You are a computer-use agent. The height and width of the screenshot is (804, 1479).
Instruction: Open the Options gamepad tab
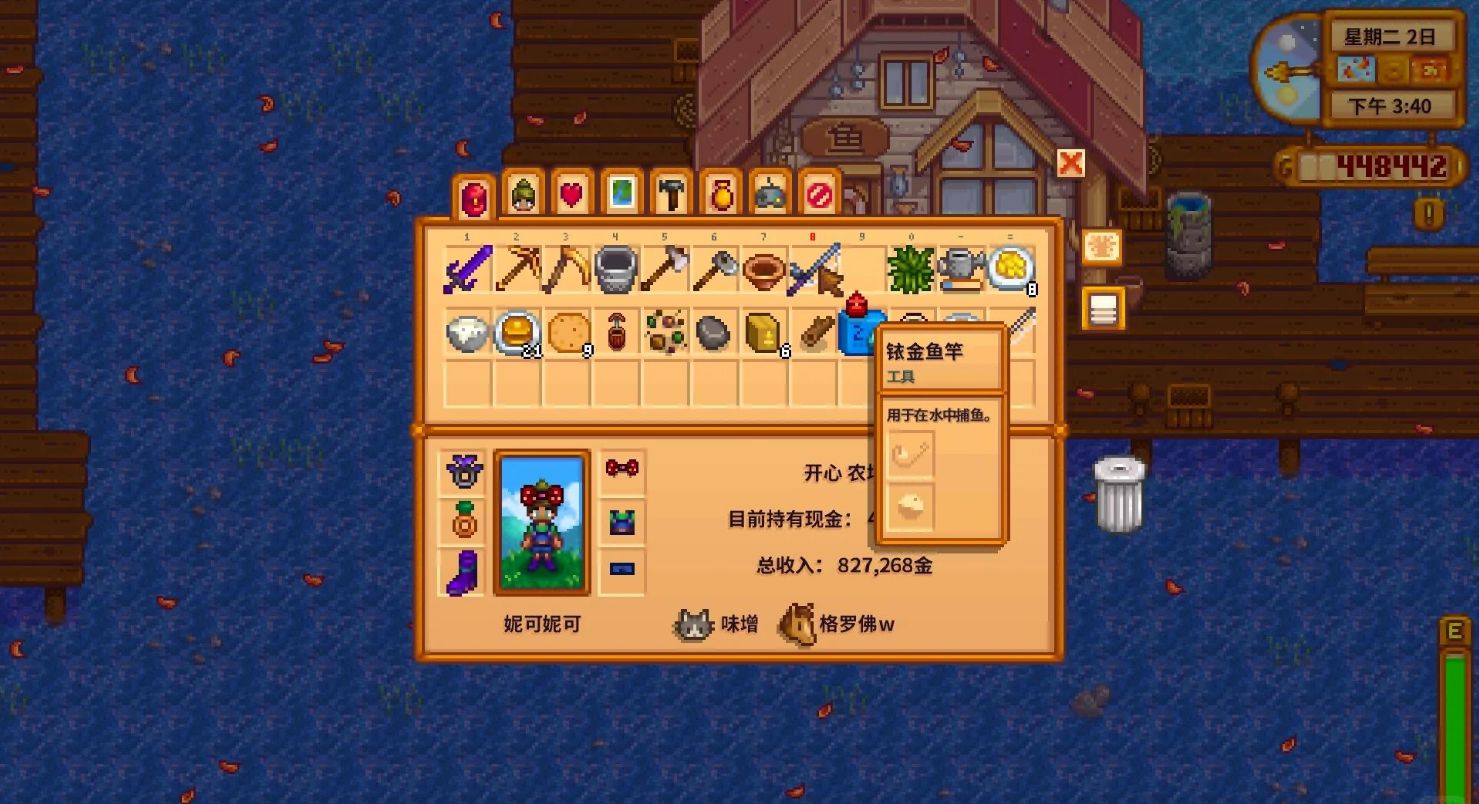tap(769, 194)
